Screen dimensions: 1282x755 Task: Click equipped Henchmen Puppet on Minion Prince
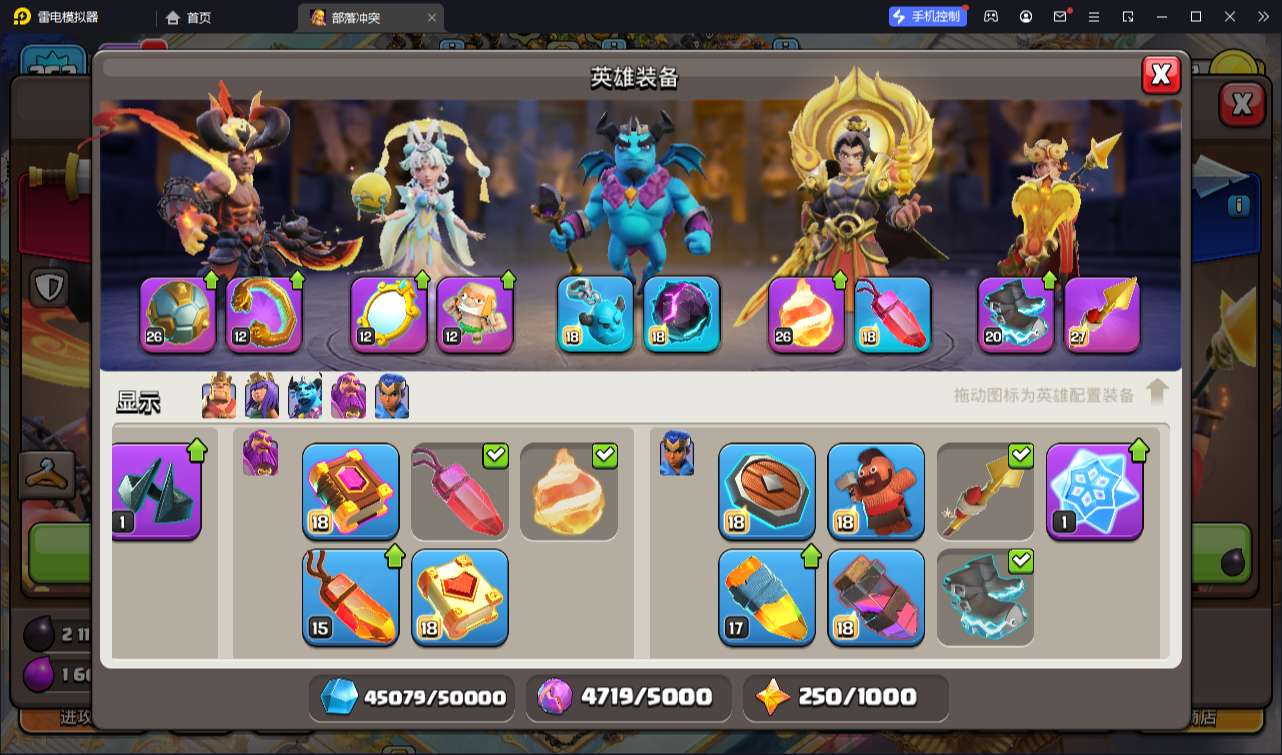595,314
